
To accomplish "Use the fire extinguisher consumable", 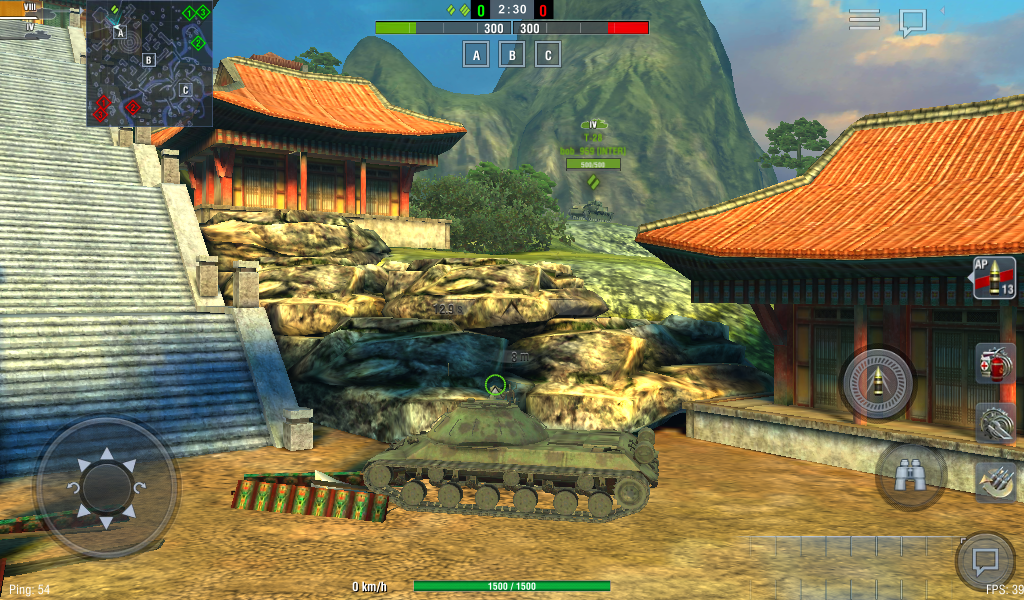I will (995, 363).
